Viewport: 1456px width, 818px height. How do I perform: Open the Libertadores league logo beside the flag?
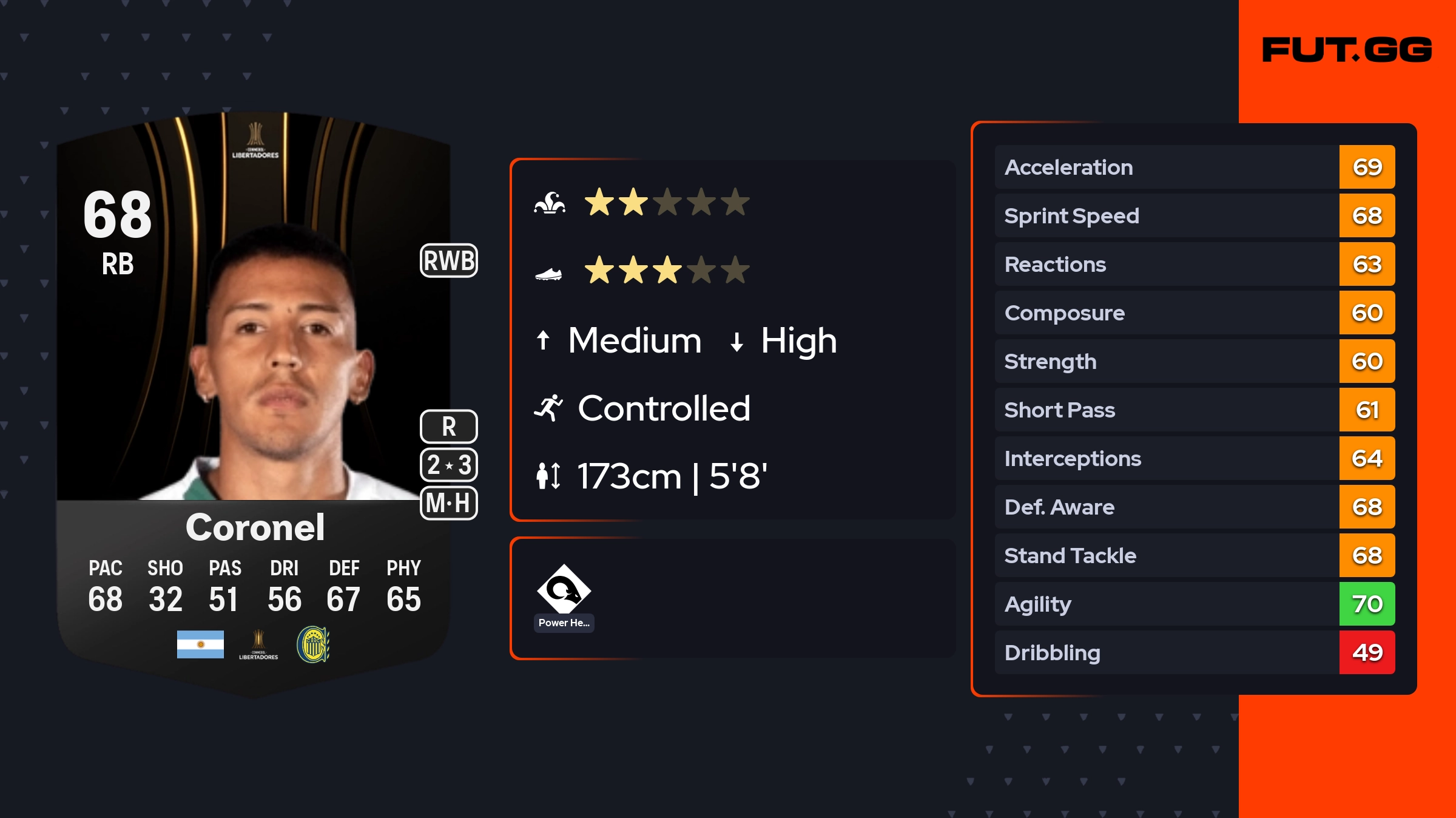pos(258,644)
